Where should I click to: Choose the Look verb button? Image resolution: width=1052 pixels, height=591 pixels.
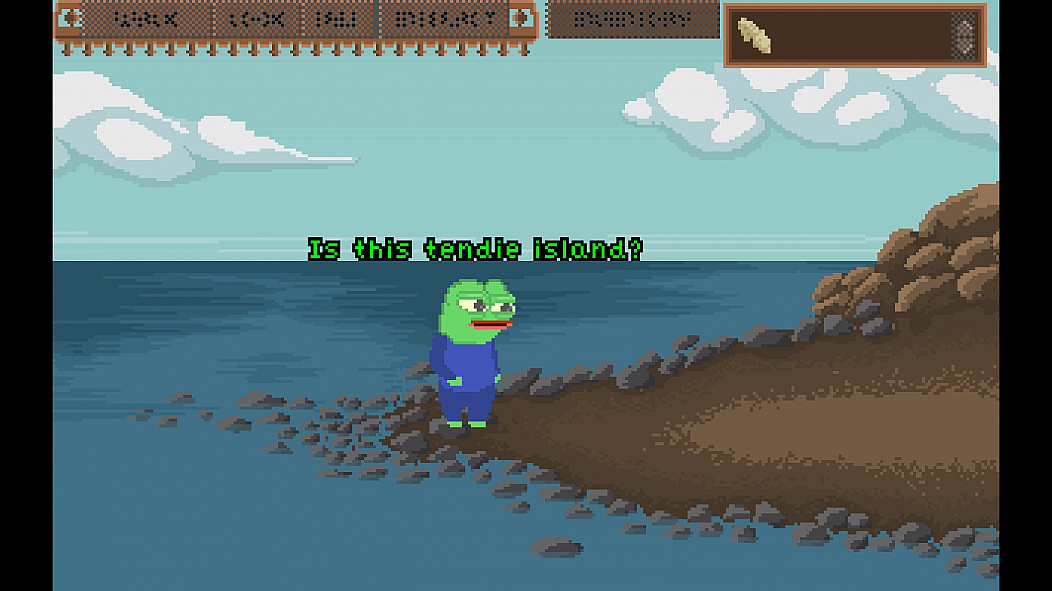coord(256,19)
